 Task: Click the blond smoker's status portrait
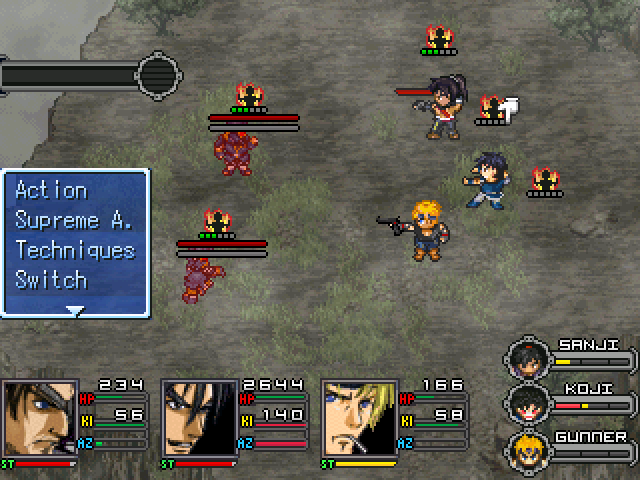[x=359, y=419]
